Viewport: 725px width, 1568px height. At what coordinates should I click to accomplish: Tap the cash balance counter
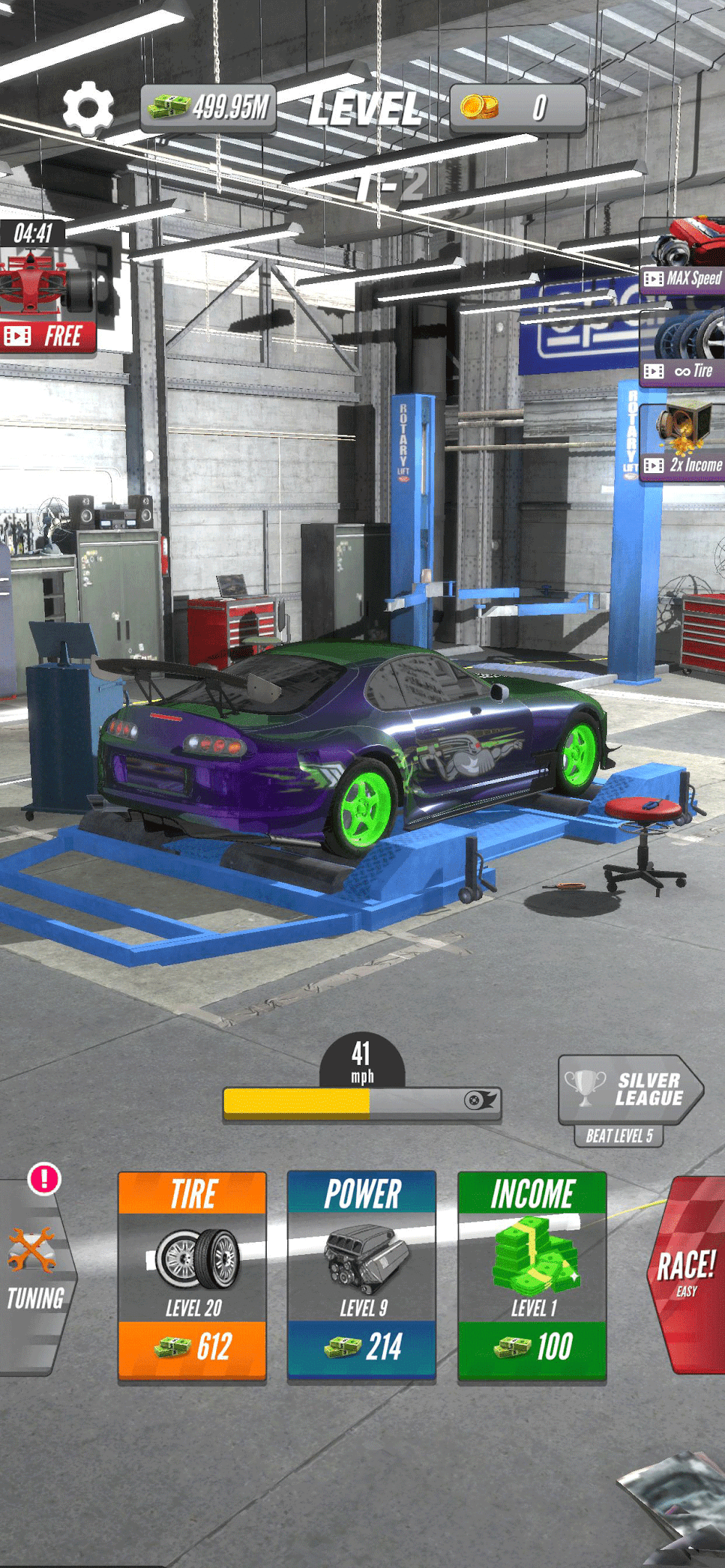pos(209,108)
